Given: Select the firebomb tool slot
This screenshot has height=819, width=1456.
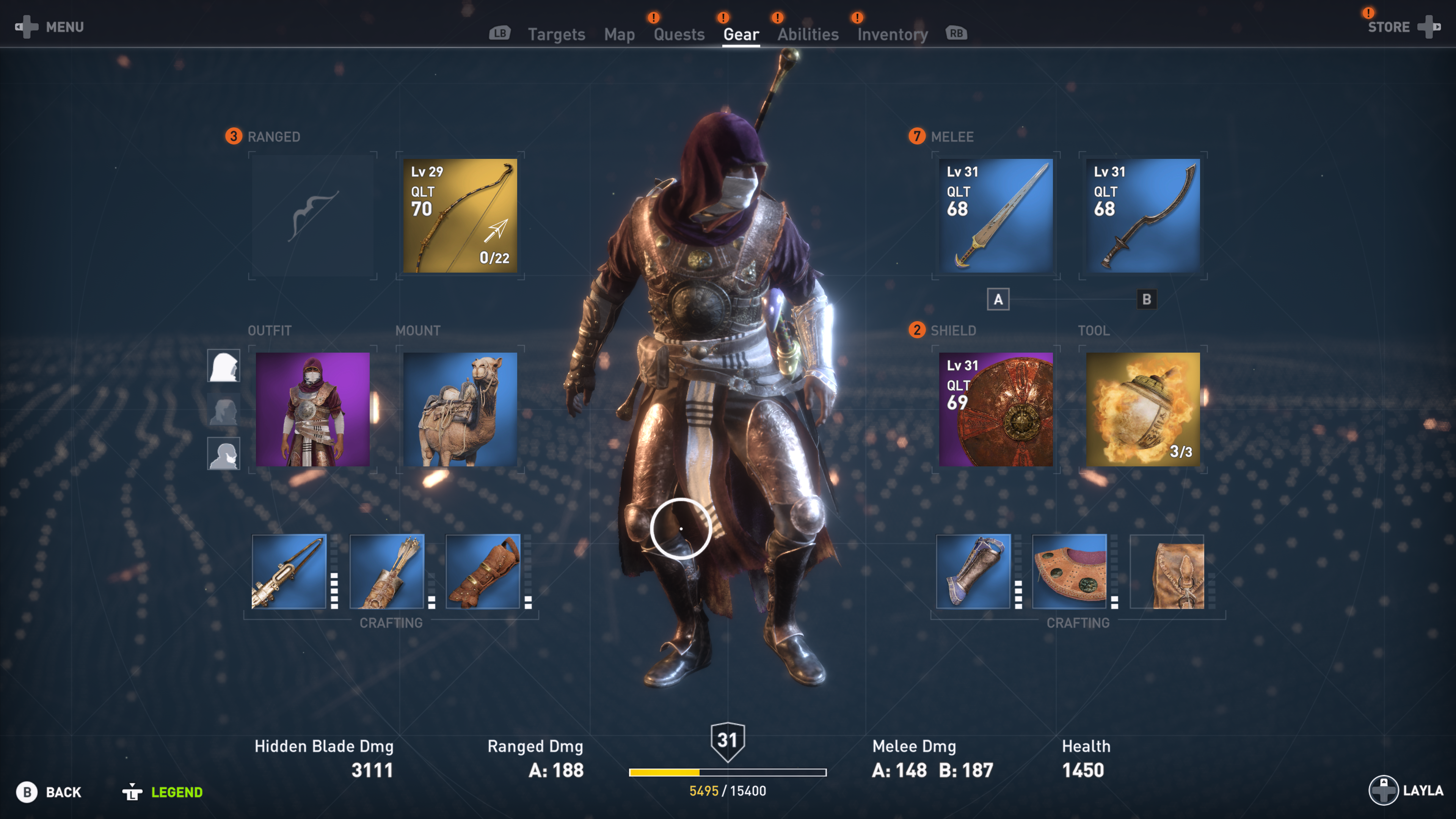Looking at the screenshot, I should click(1142, 409).
